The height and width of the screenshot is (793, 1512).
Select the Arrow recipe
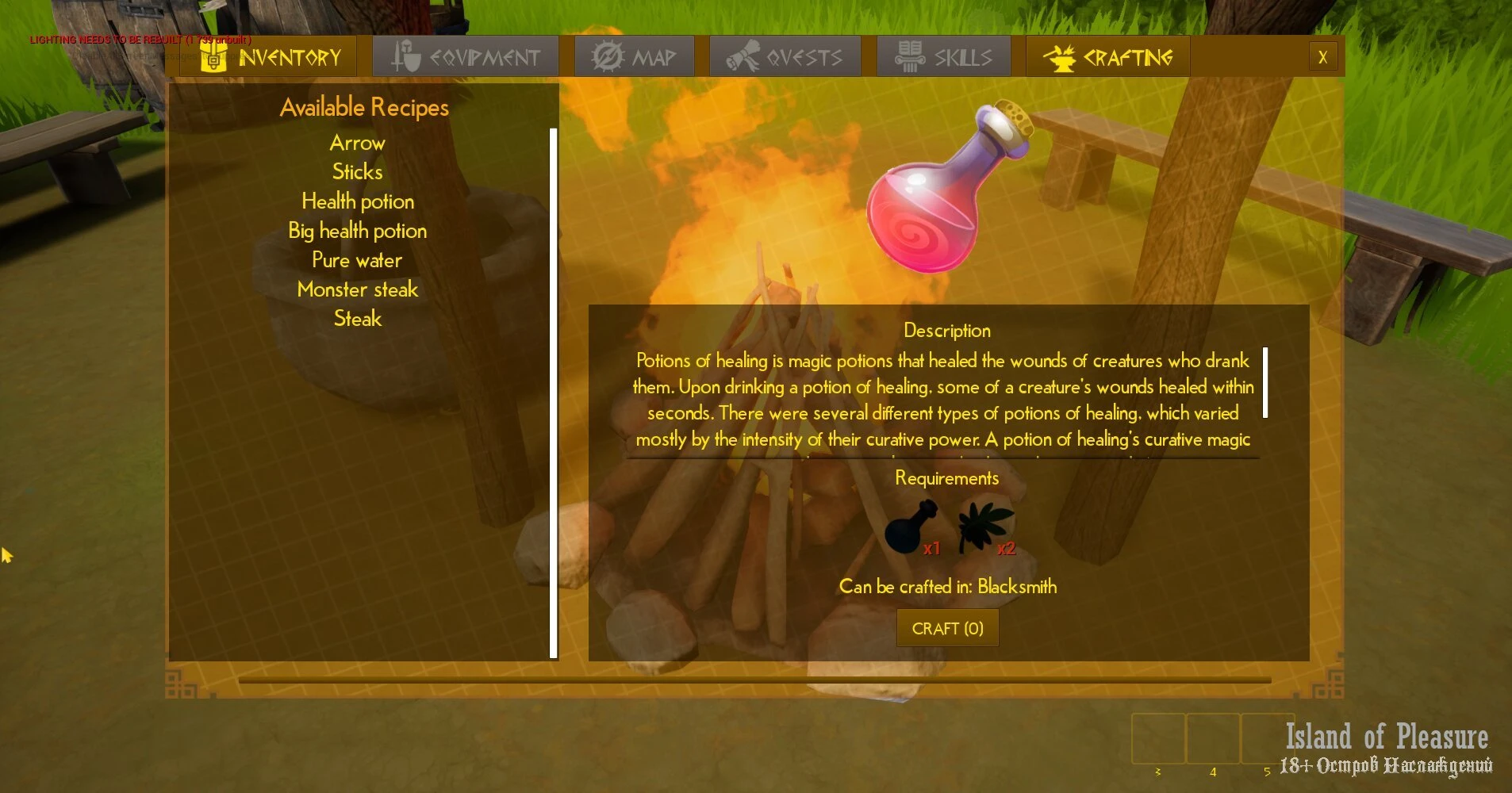[x=358, y=143]
